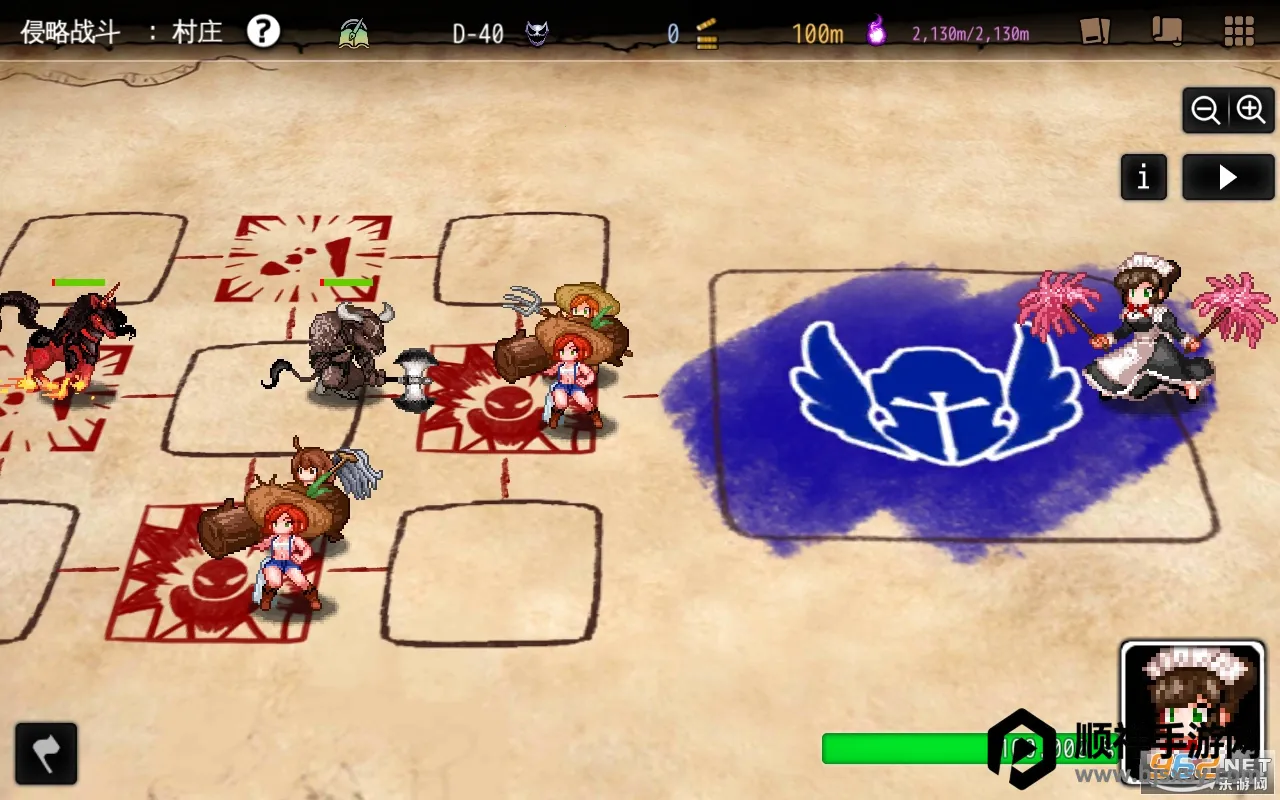1280x800 pixels.
Task: Open the cards icon in the top bar
Action: tap(1095, 31)
